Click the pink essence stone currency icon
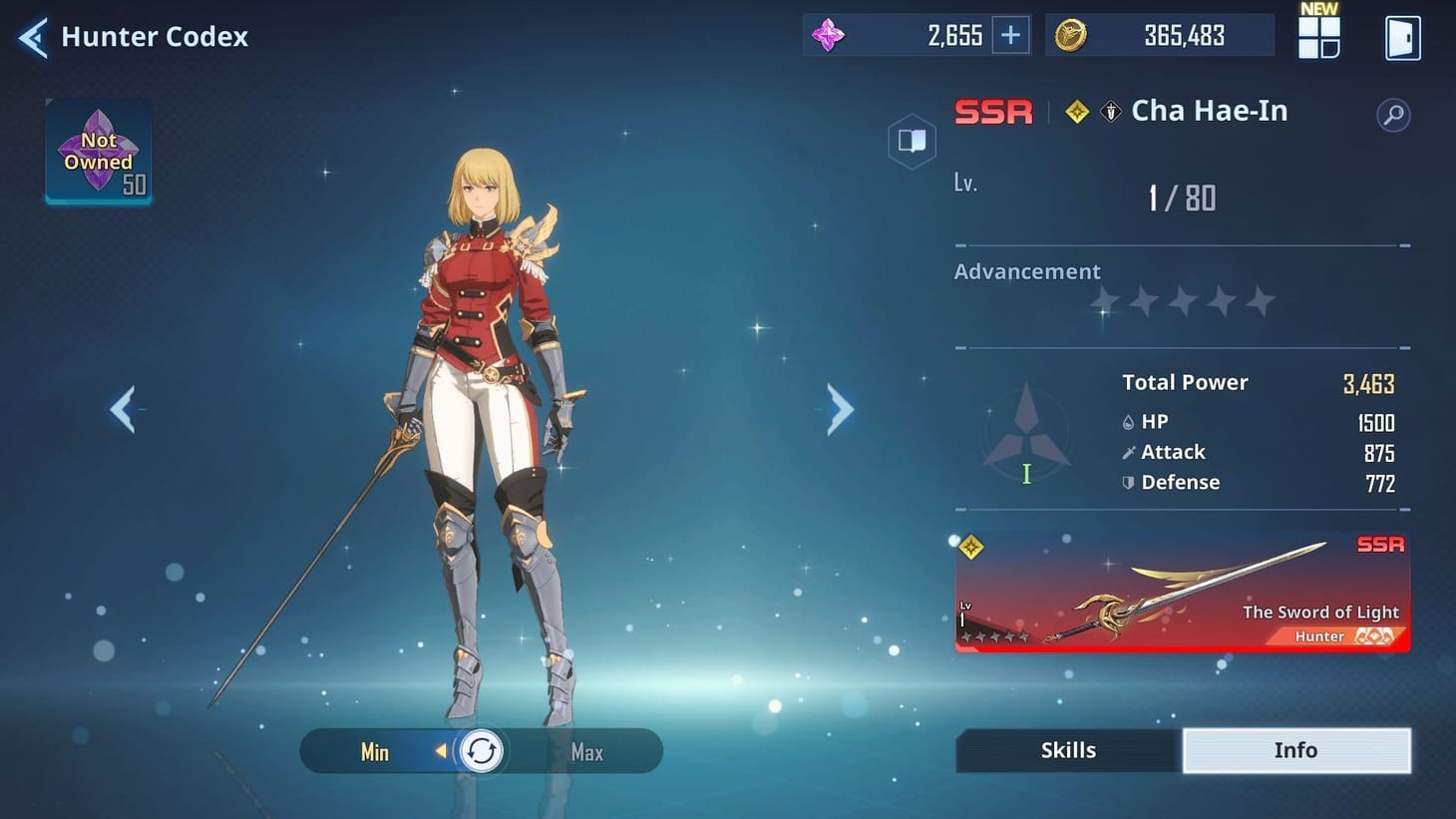The width and height of the screenshot is (1456, 819). click(x=828, y=35)
